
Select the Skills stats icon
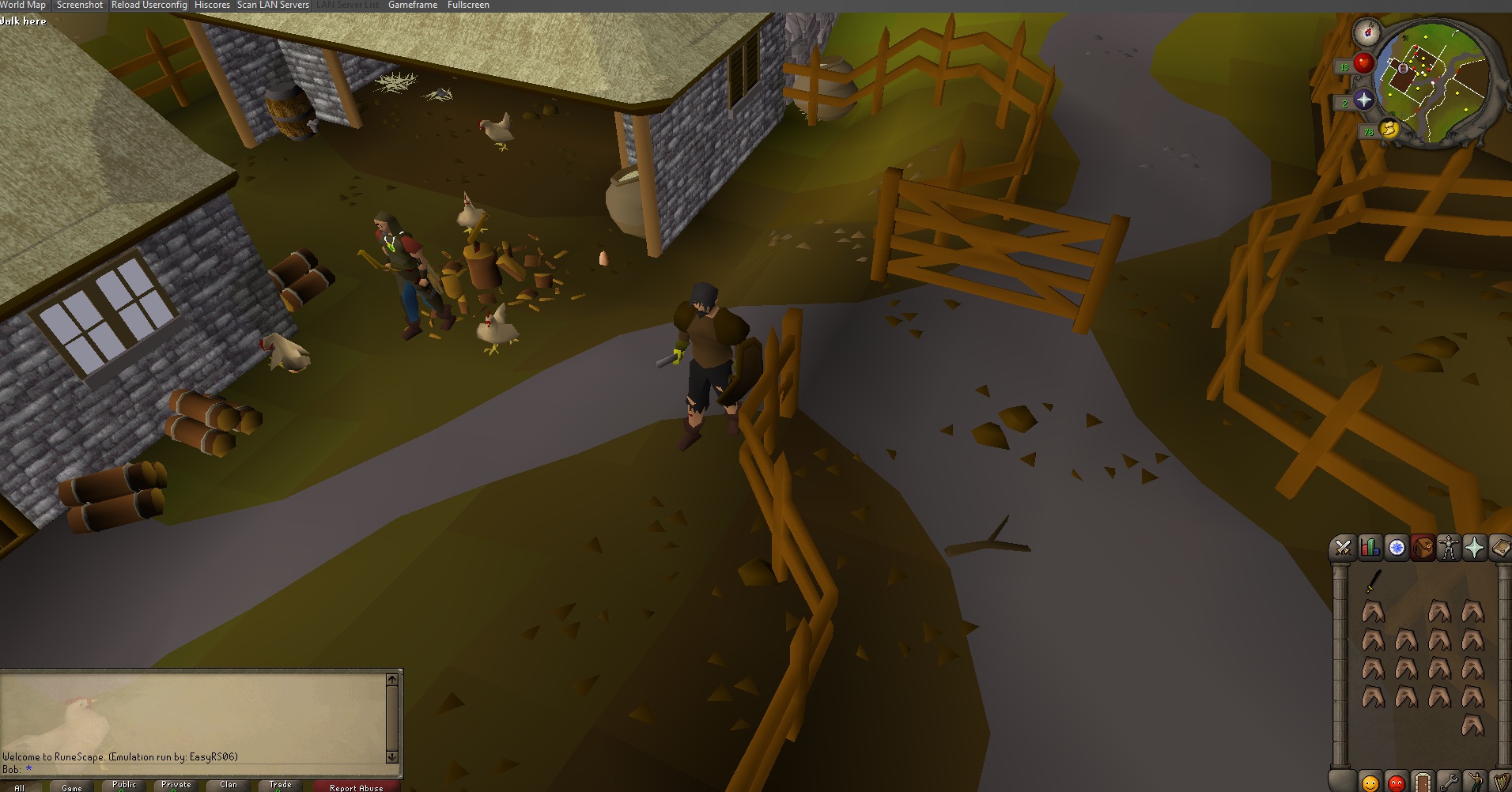click(x=1369, y=547)
